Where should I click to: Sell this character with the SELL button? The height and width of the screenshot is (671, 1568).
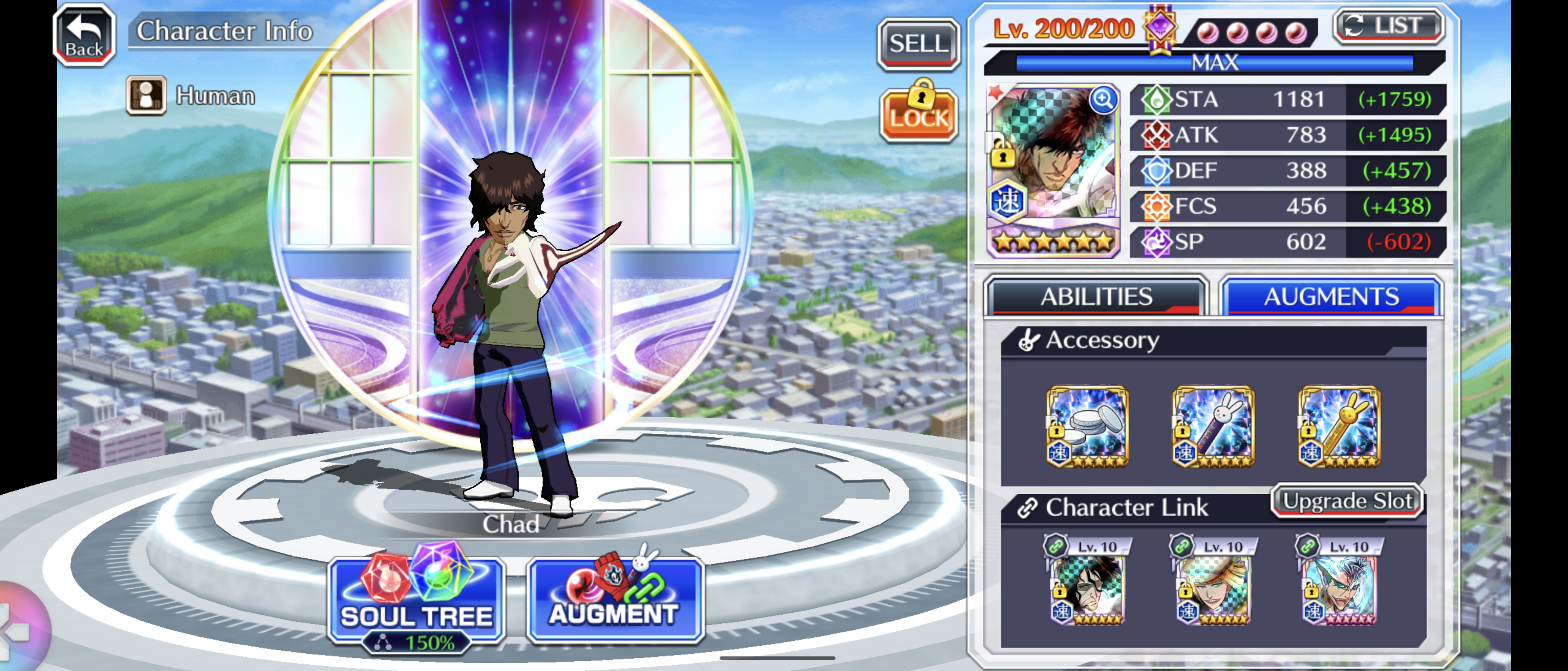(x=918, y=44)
